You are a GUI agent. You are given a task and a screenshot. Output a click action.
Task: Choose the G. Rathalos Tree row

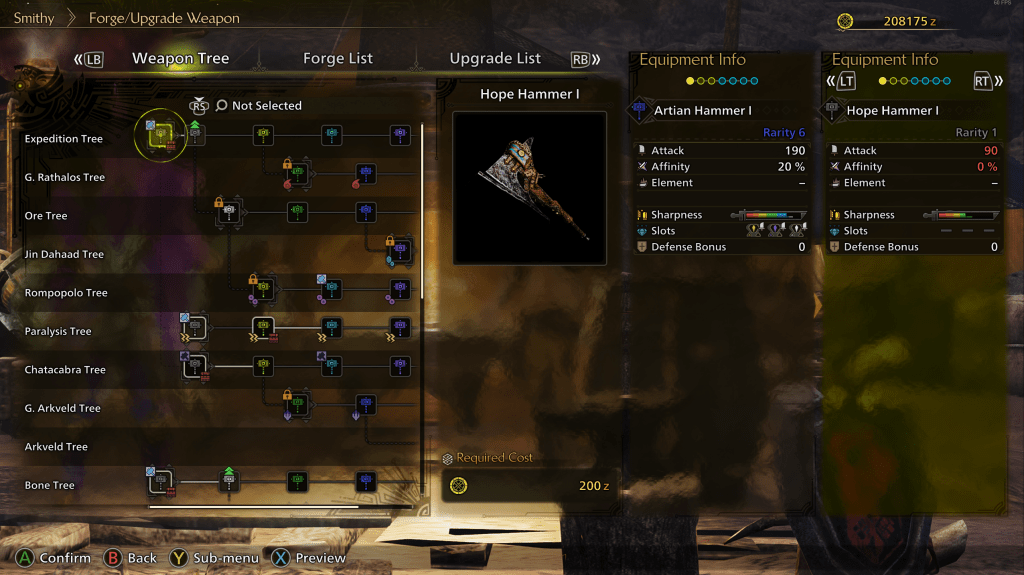tap(65, 178)
